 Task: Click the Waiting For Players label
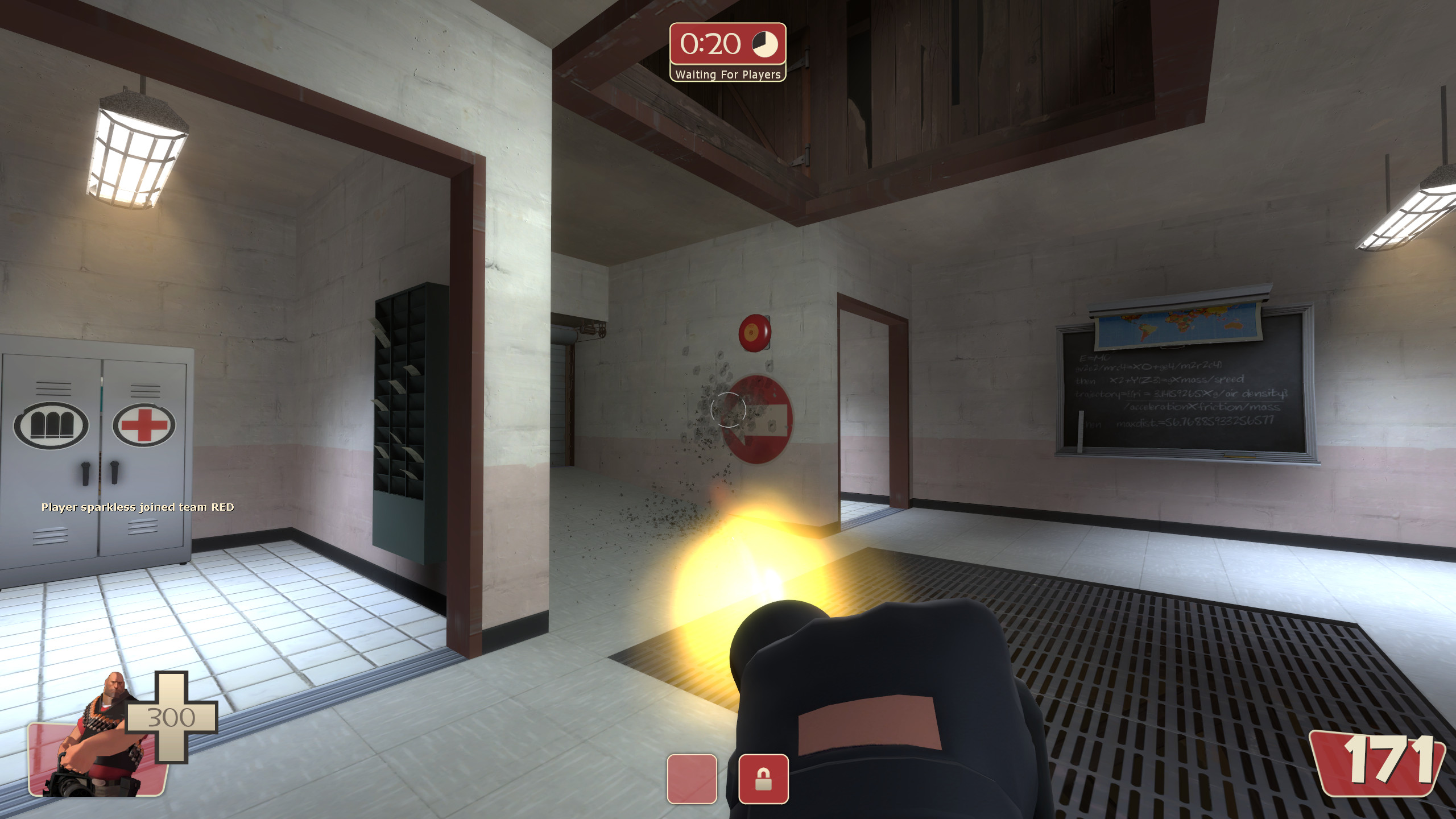tap(728, 75)
